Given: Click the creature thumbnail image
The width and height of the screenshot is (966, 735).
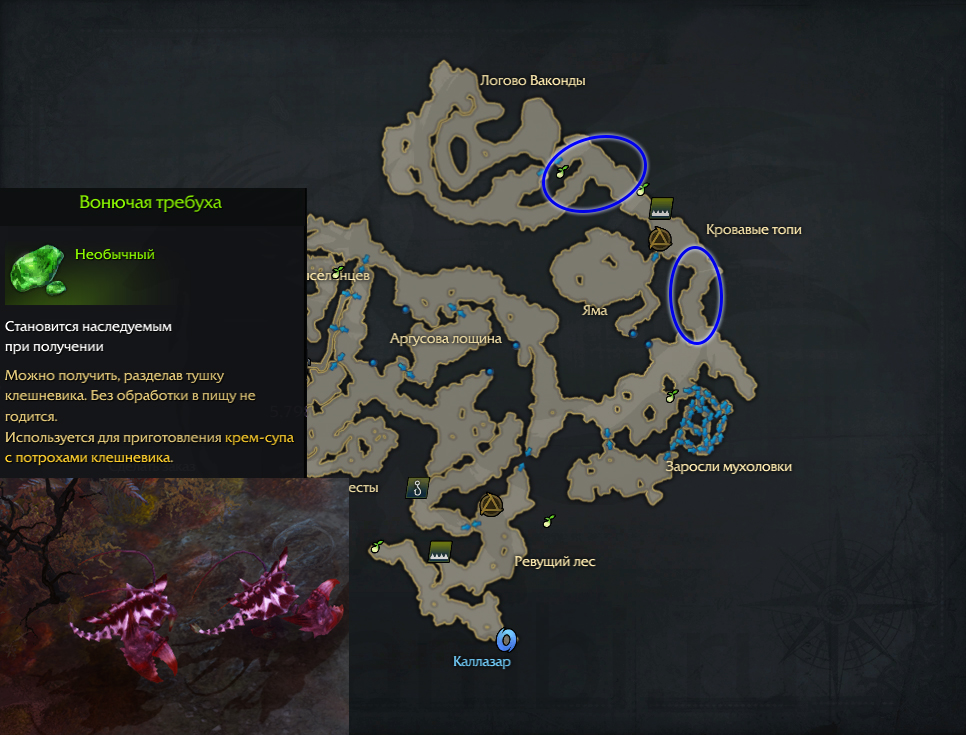Looking at the screenshot, I should (x=174, y=606).
